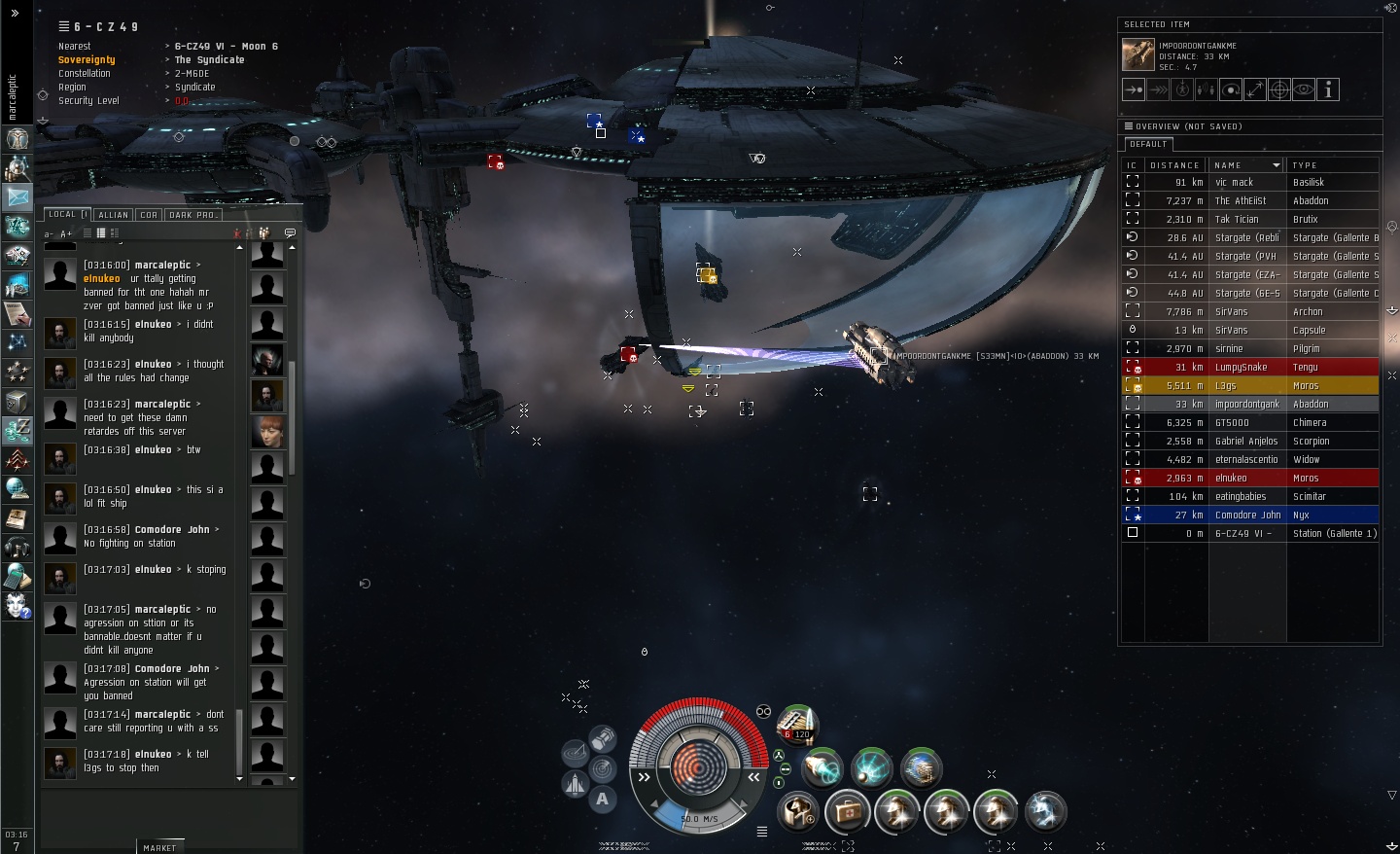
Task: Click the Look At eye button
Action: pyautogui.click(x=1304, y=89)
